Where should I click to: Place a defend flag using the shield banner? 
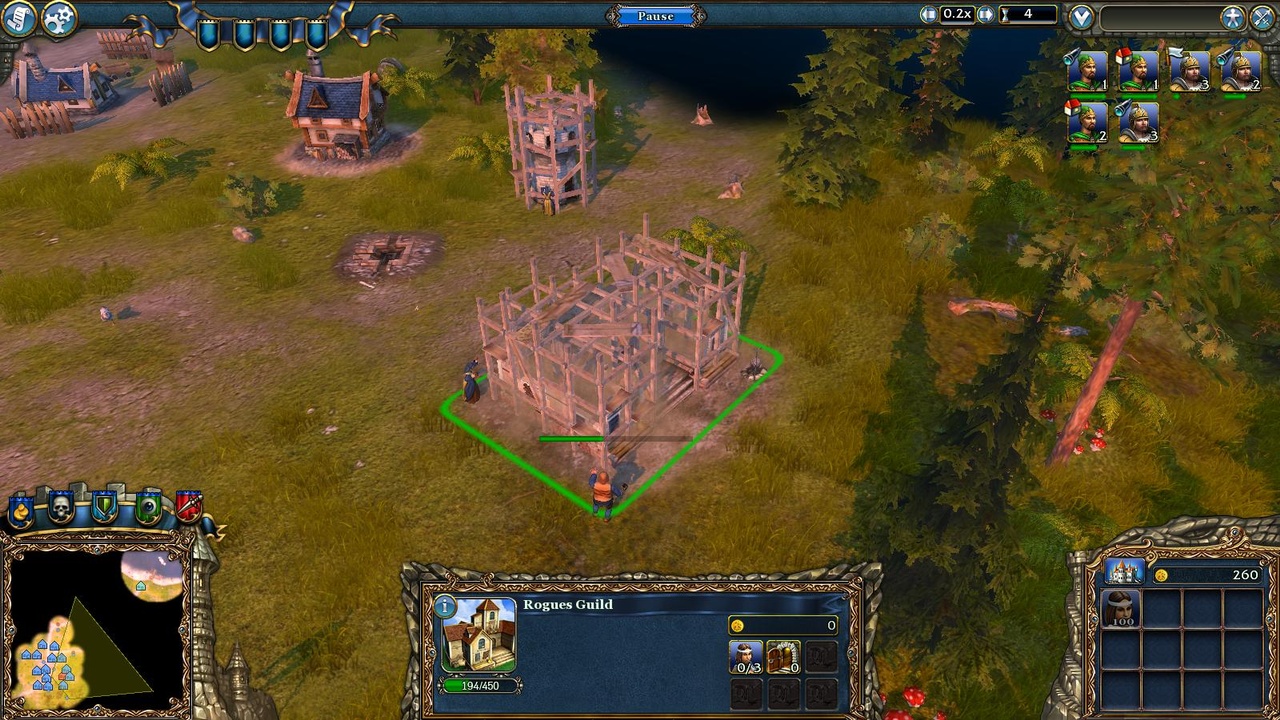[x=103, y=506]
